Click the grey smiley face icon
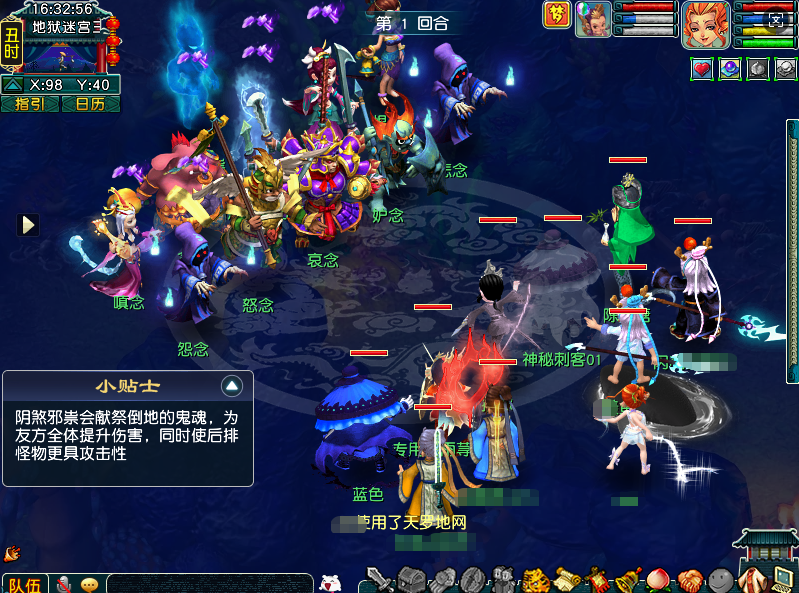 720,579
